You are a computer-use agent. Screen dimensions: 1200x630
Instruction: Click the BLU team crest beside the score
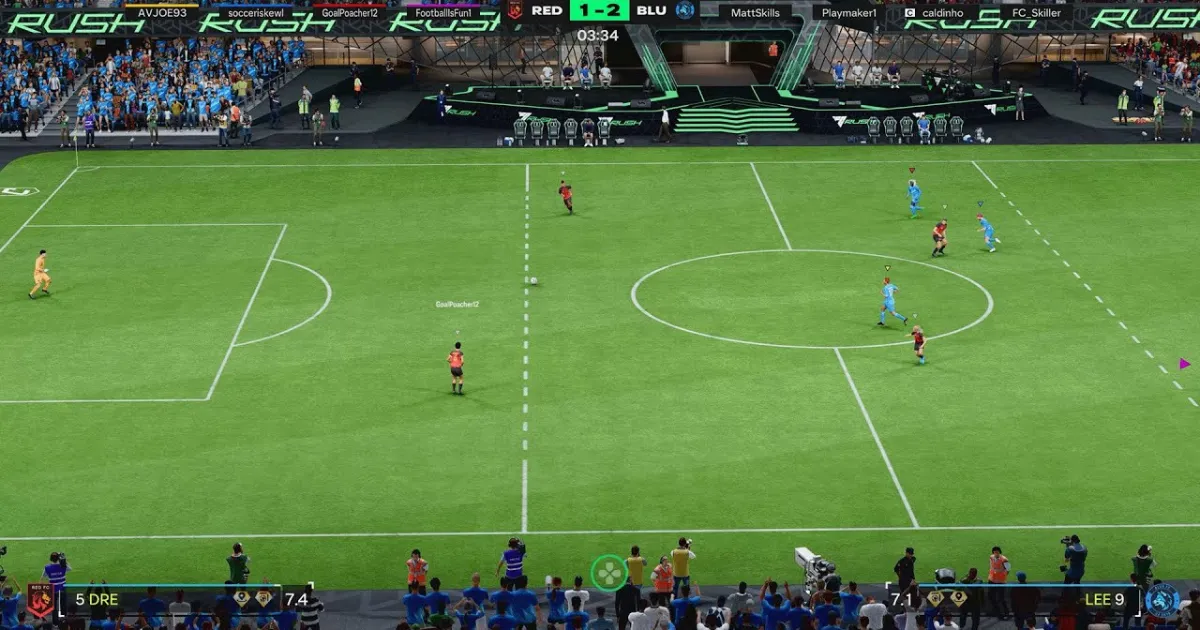[x=685, y=10]
